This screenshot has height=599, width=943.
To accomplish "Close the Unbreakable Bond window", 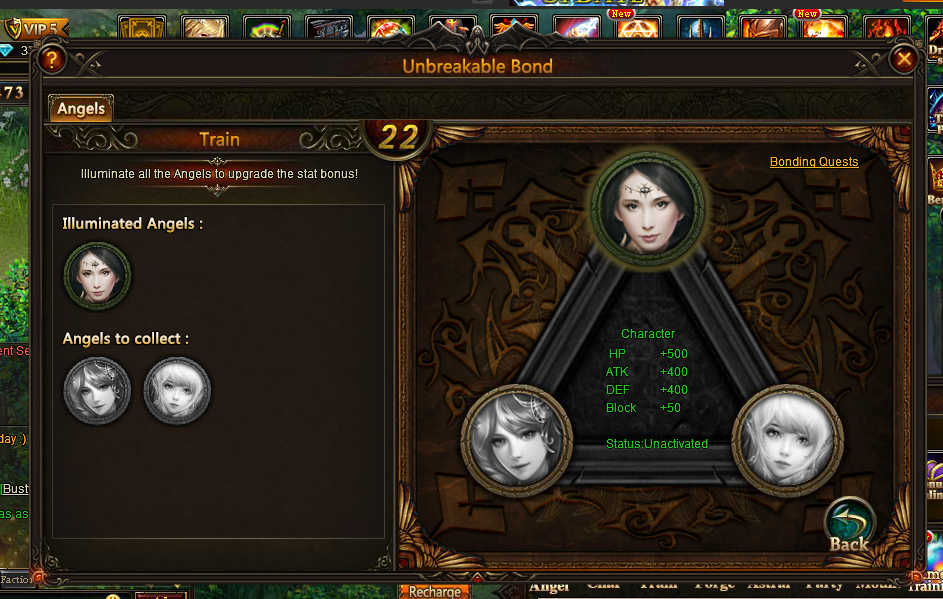I will point(904,60).
